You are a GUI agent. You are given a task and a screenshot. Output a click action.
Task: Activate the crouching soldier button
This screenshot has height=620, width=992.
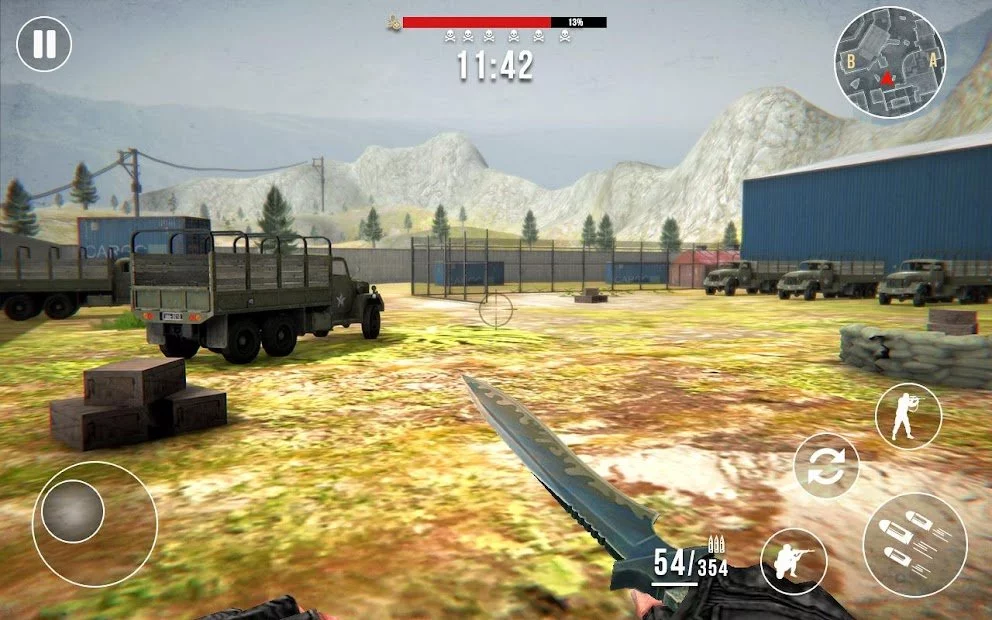click(794, 561)
